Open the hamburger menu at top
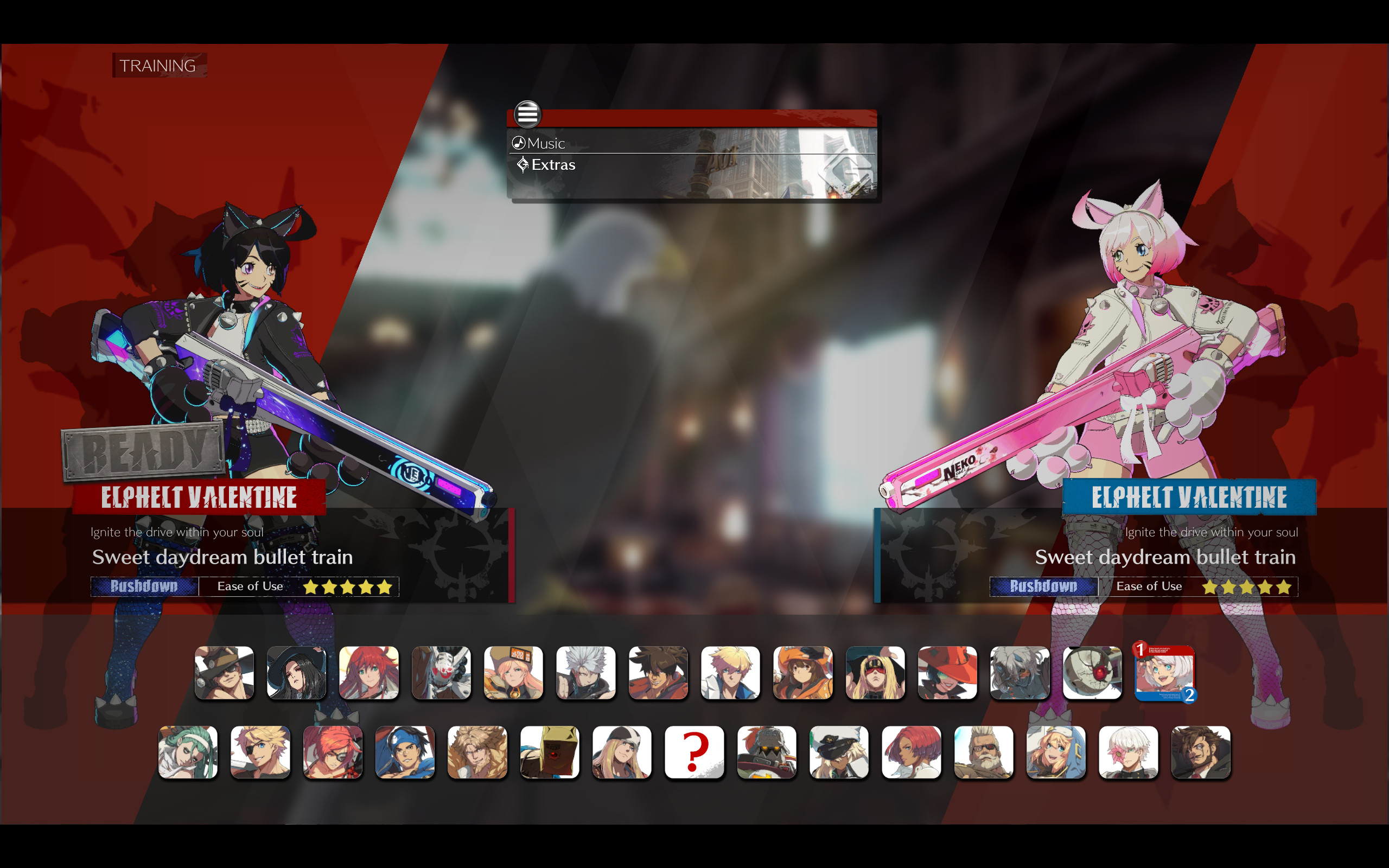 527,114
